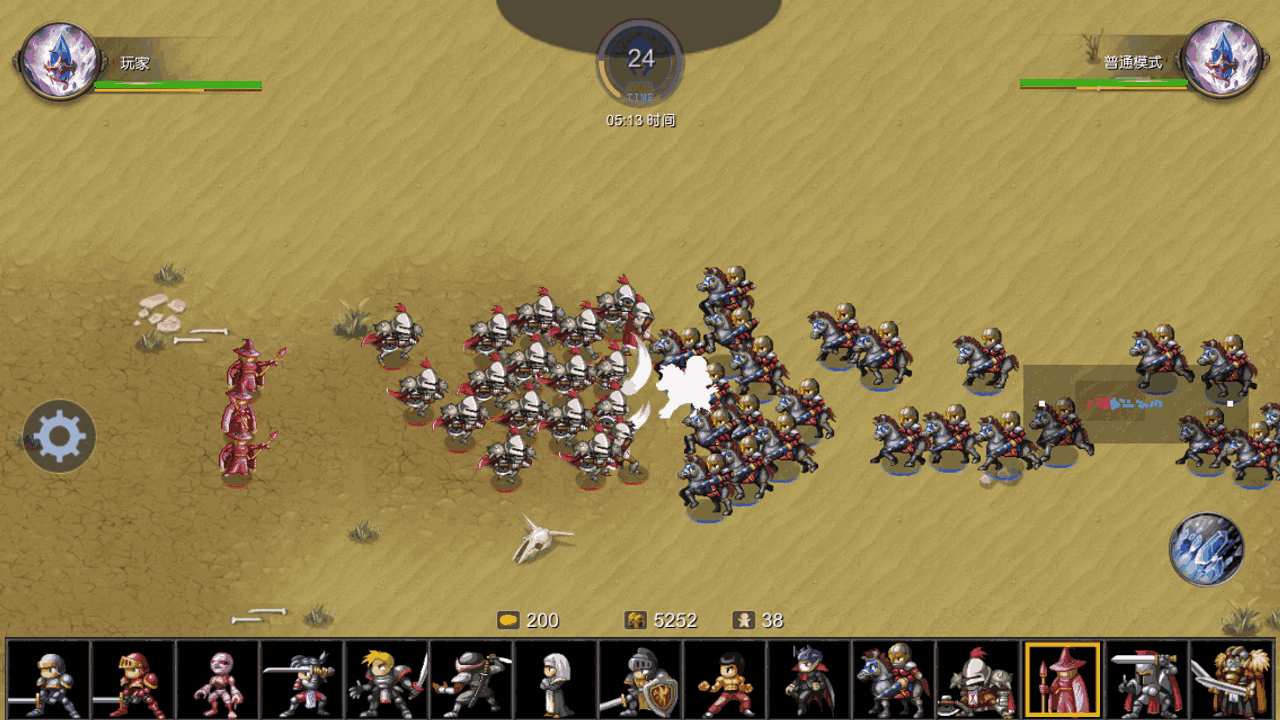
Task: Click the enemy's crystal portrait
Action: point(1220,60)
